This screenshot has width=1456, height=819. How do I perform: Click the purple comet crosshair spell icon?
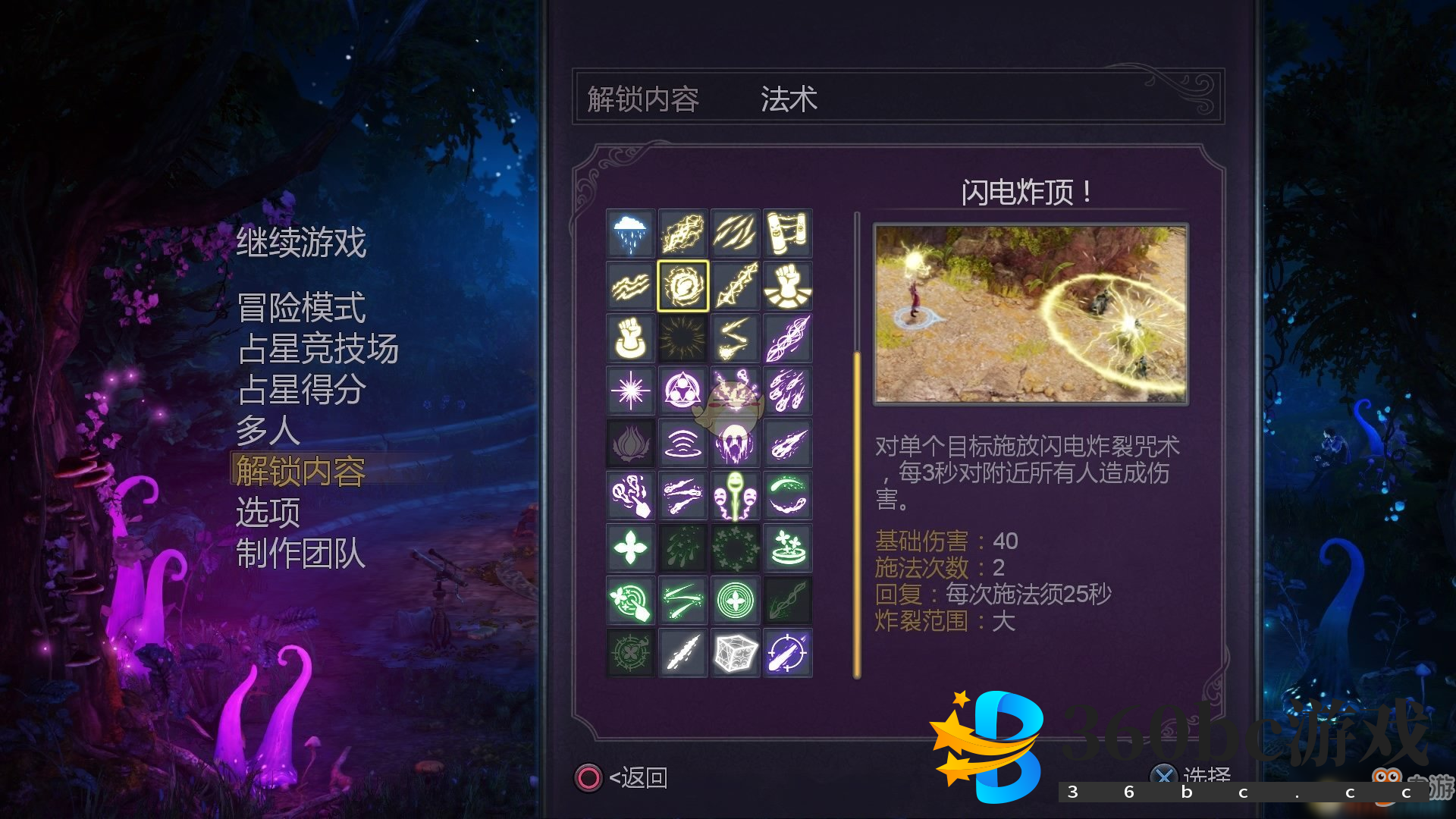(x=788, y=652)
